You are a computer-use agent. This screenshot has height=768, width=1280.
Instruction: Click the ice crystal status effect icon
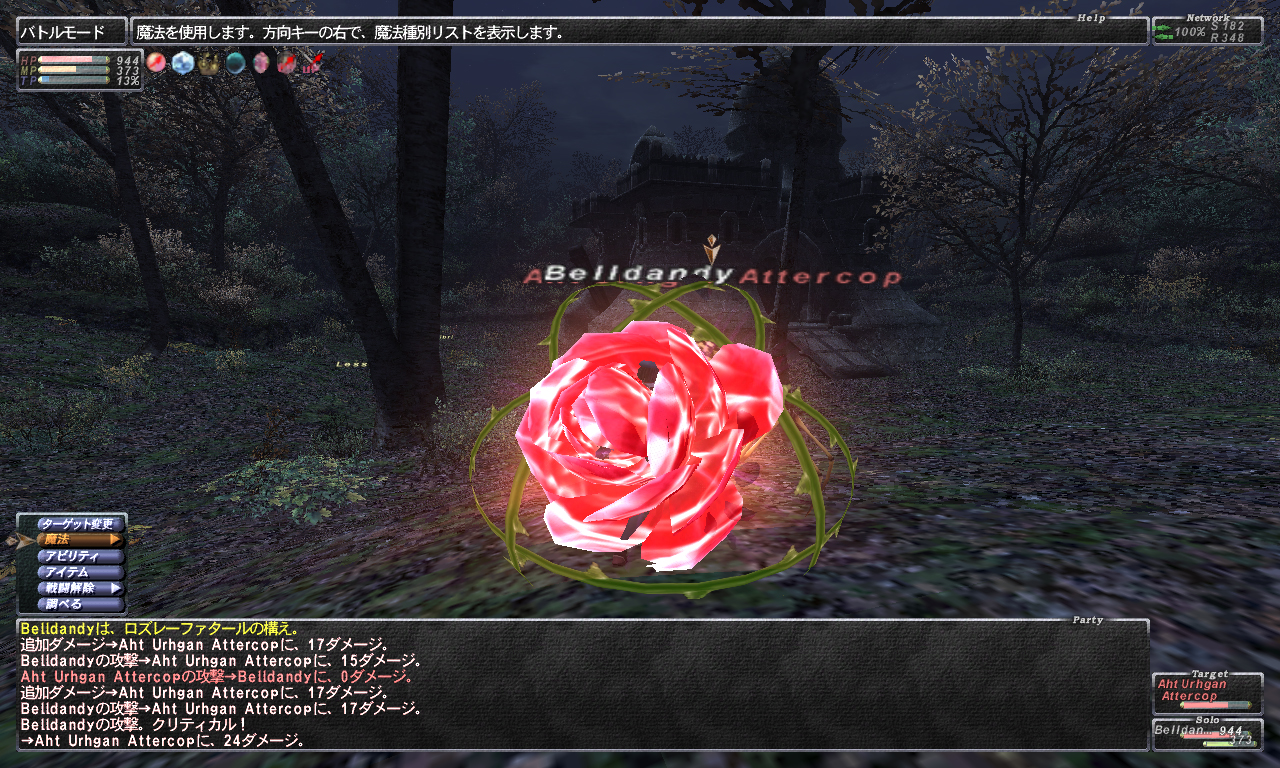tap(182, 63)
